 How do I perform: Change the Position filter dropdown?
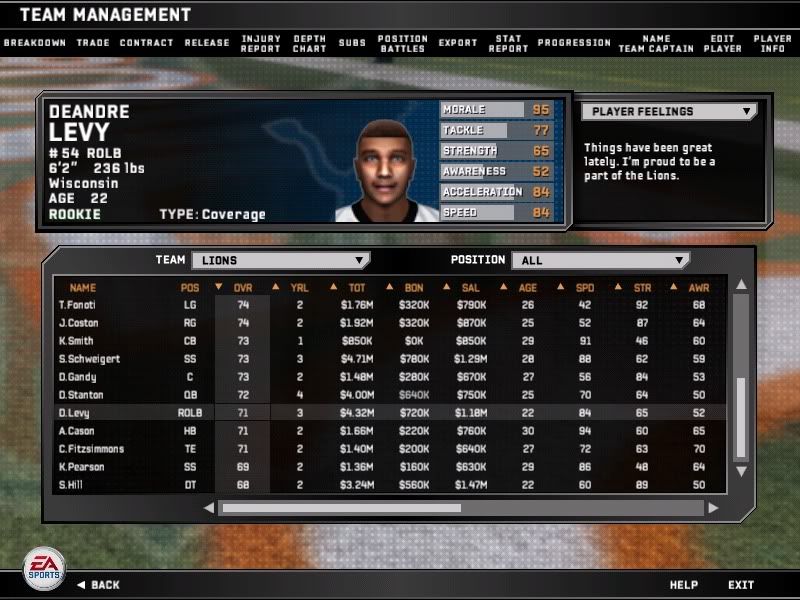(x=600, y=260)
